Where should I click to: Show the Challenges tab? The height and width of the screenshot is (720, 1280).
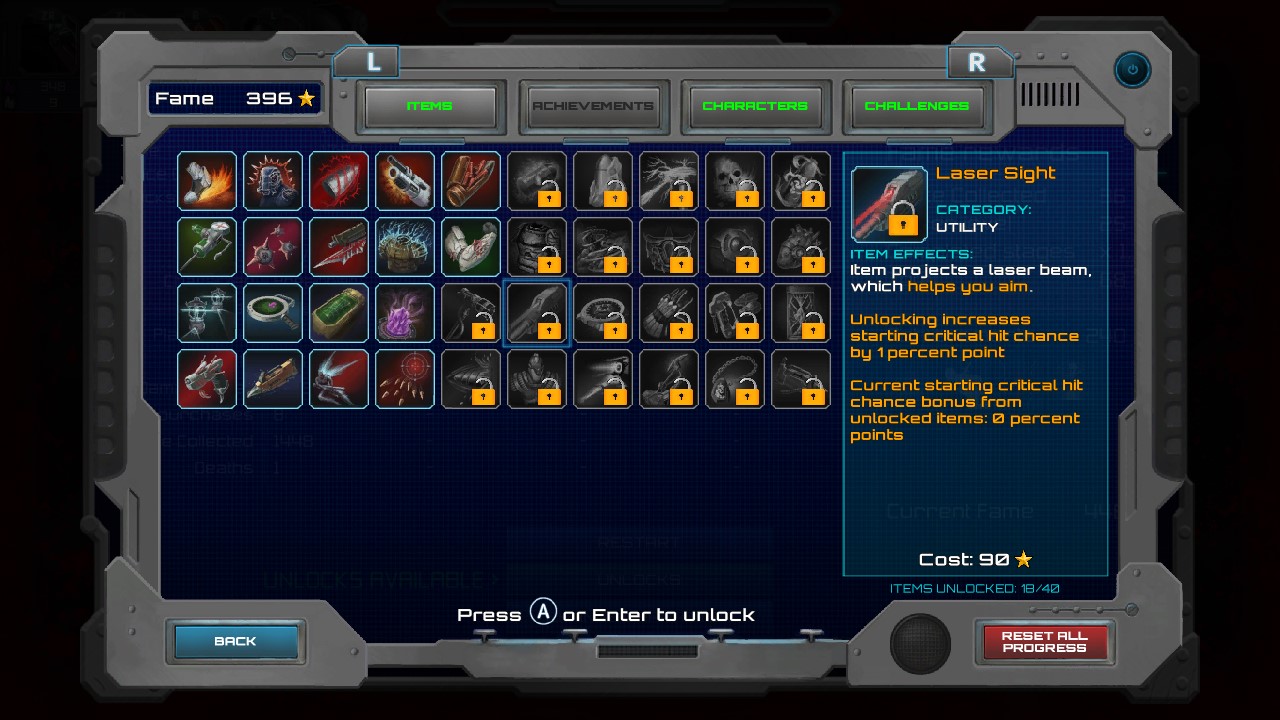click(916, 106)
